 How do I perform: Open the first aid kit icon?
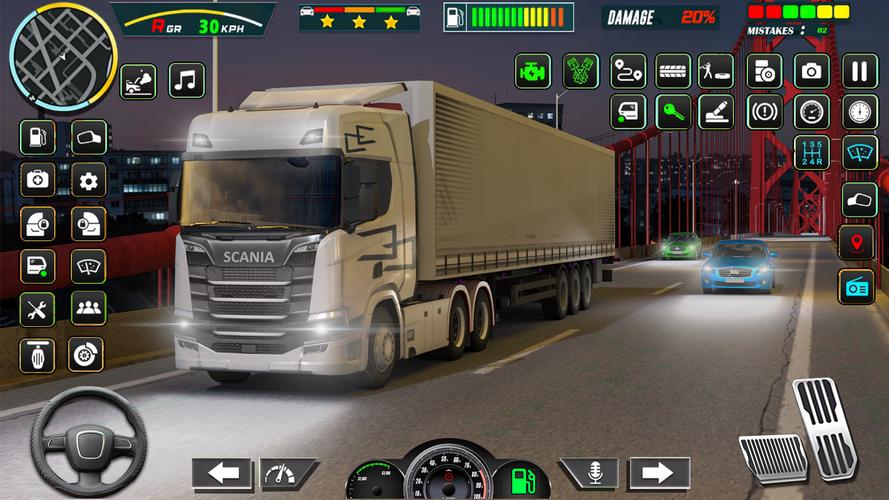pos(37,180)
